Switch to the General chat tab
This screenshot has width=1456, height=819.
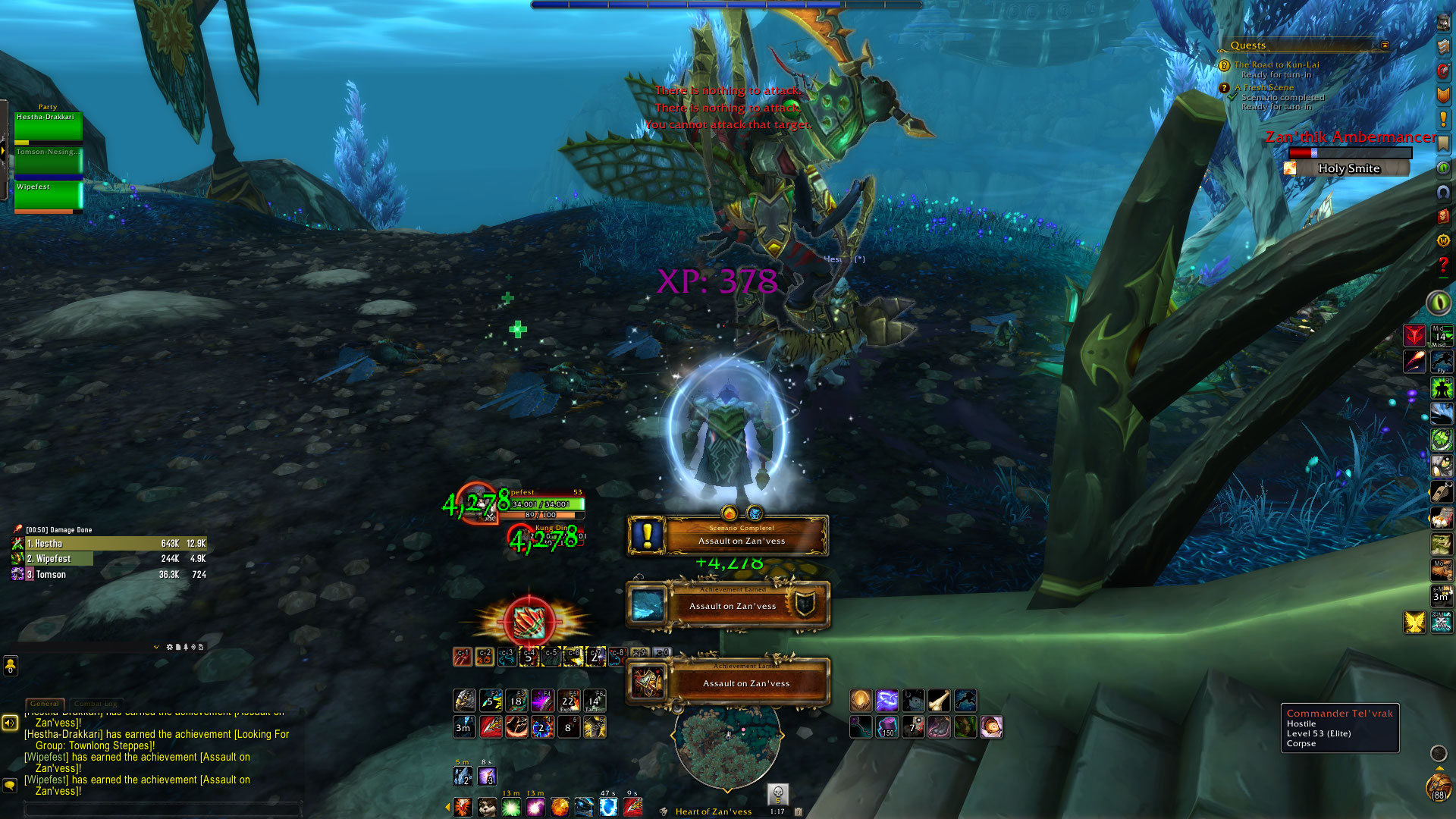click(x=45, y=704)
